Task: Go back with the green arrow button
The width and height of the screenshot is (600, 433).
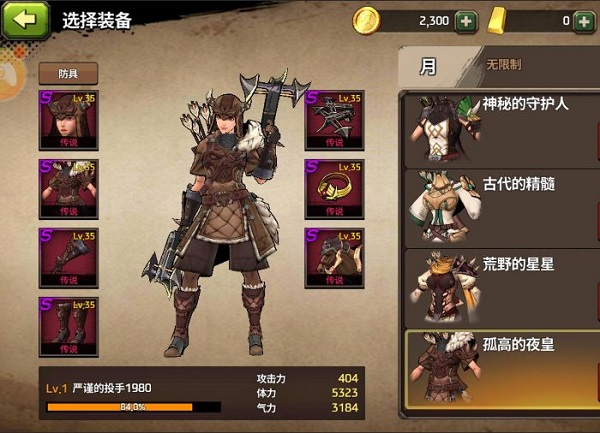Action: (x=26, y=19)
